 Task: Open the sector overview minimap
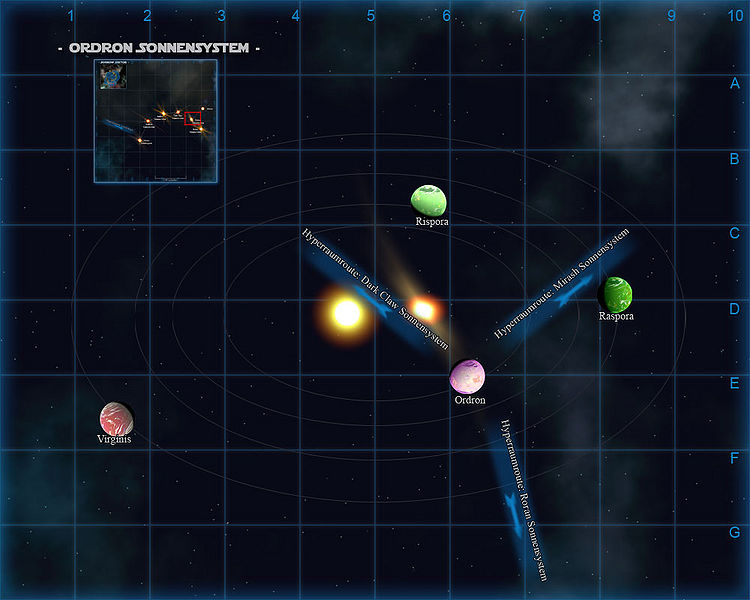coord(155,120)
